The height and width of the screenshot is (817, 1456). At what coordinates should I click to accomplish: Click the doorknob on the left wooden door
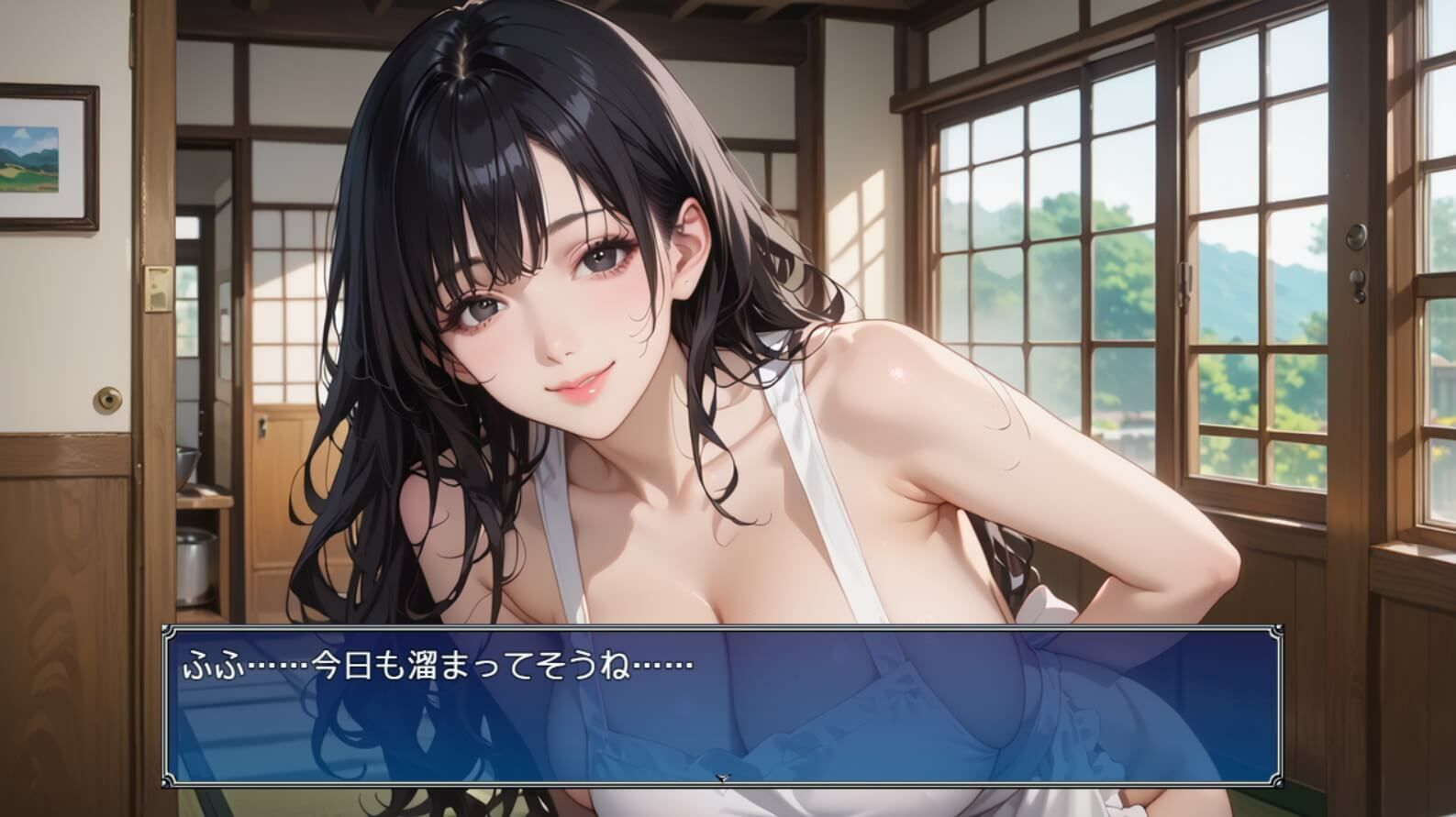[x=108, y=401]
